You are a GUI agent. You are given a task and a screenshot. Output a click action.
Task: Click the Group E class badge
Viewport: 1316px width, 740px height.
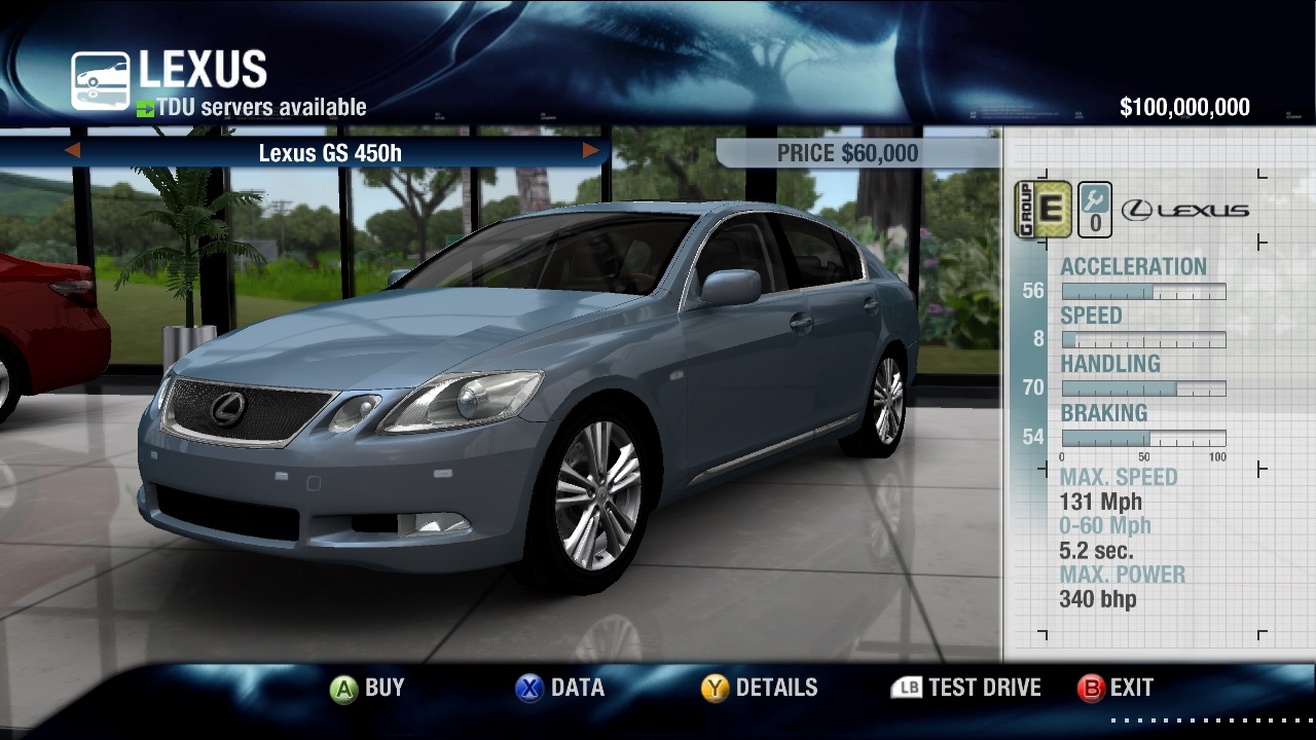click(1043, 209)
